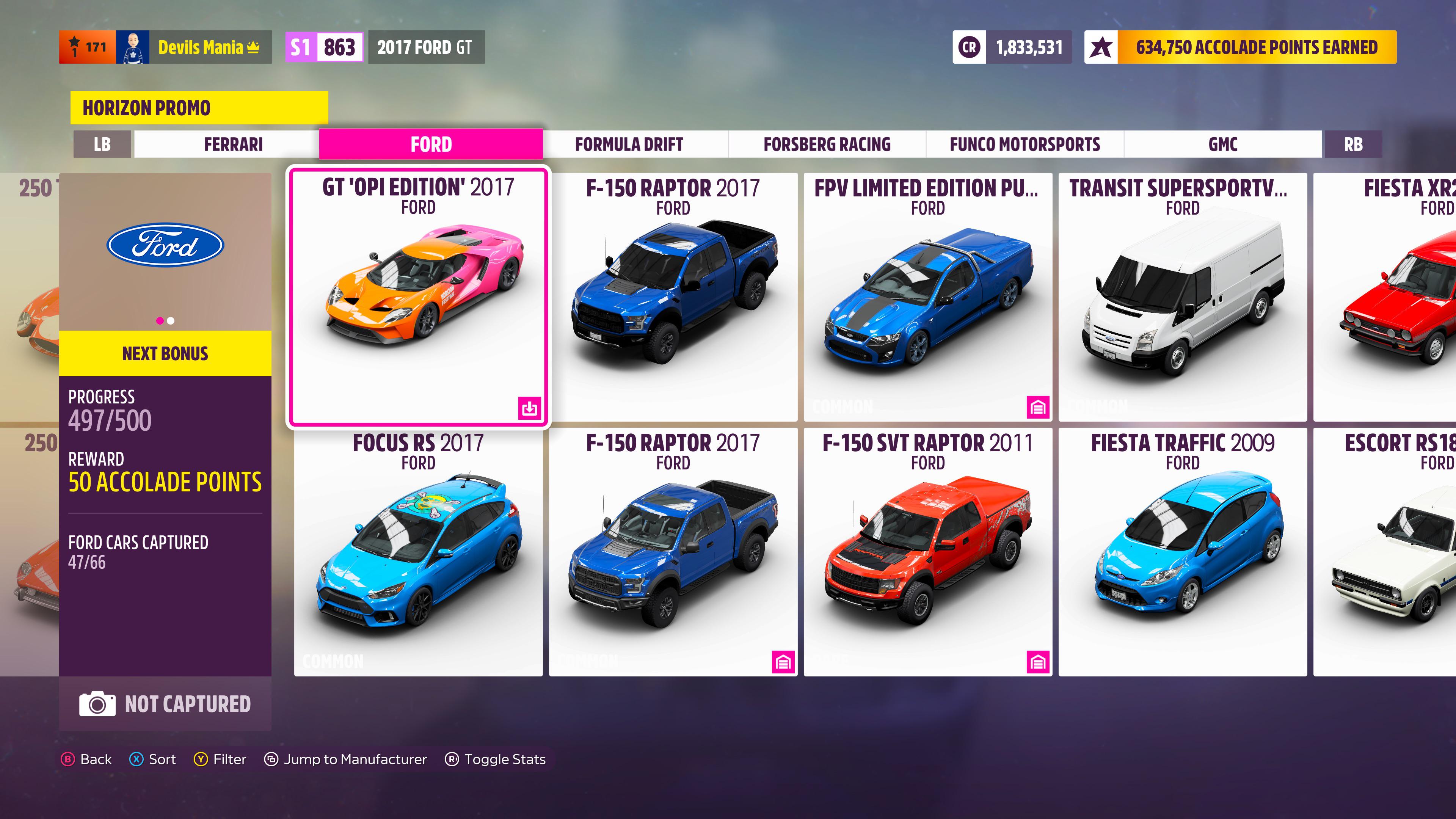Click LB to move to previous manufacturer tab

point(103,144)
